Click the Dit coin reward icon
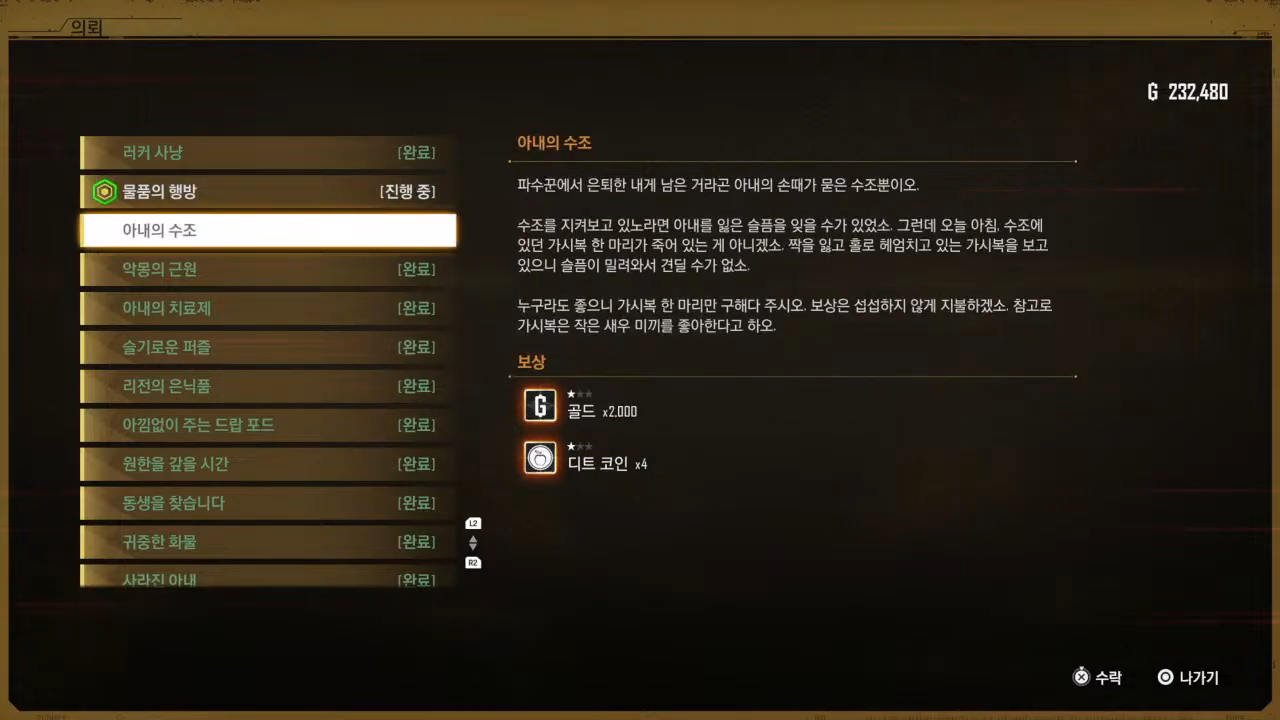 tap(539, 458)
